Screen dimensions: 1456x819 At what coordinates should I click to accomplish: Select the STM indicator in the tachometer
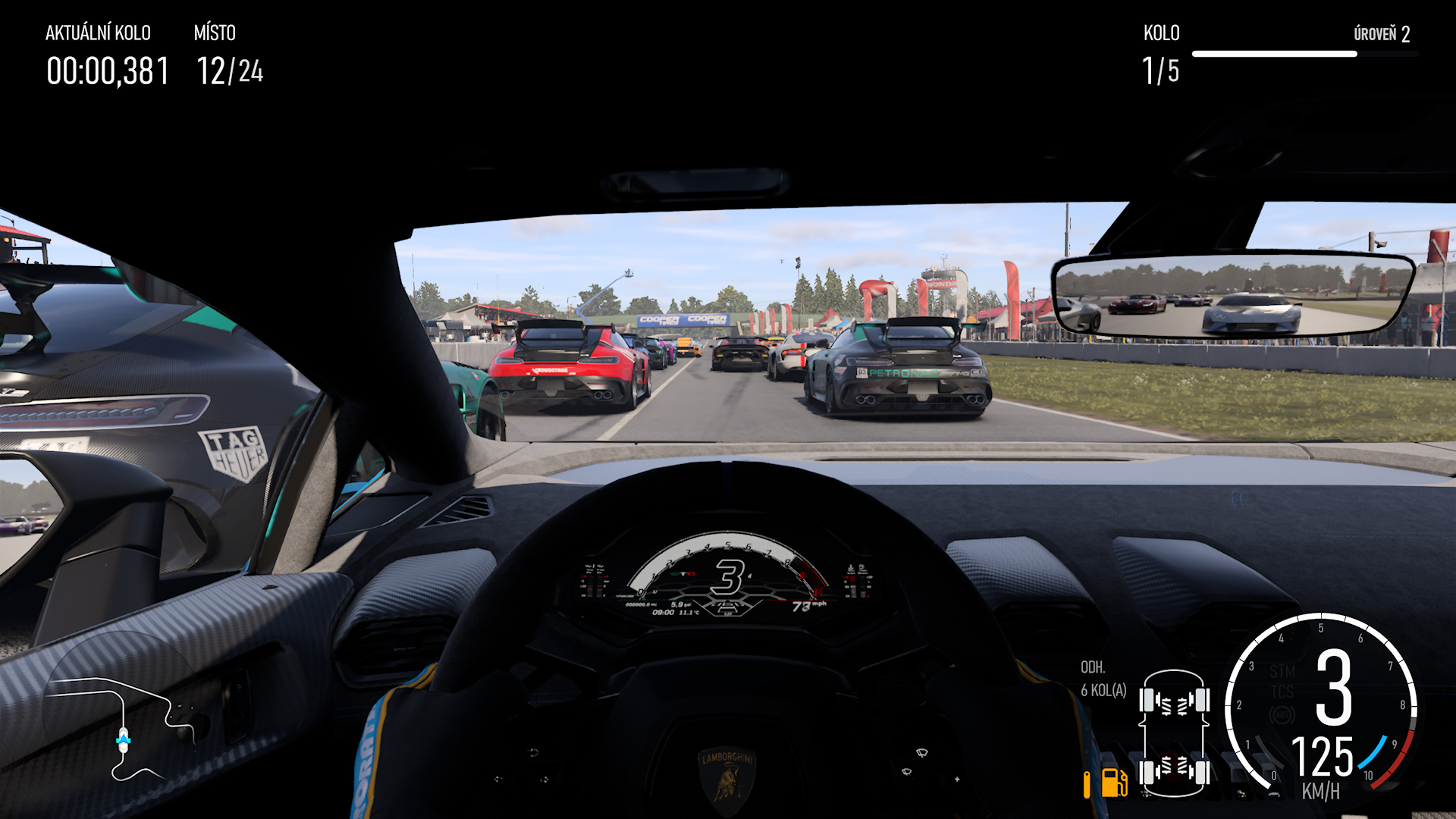coord(1282,671)
